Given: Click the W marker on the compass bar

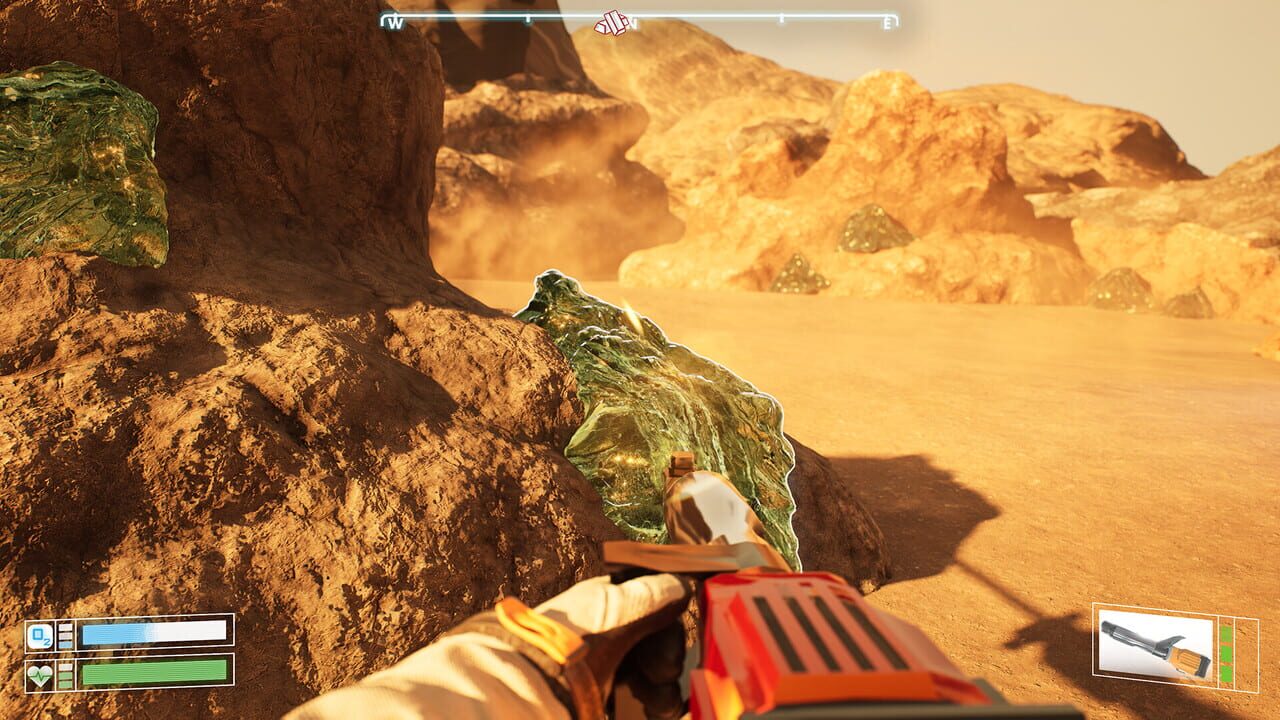Looking at the screenshot, I should 396,22.
